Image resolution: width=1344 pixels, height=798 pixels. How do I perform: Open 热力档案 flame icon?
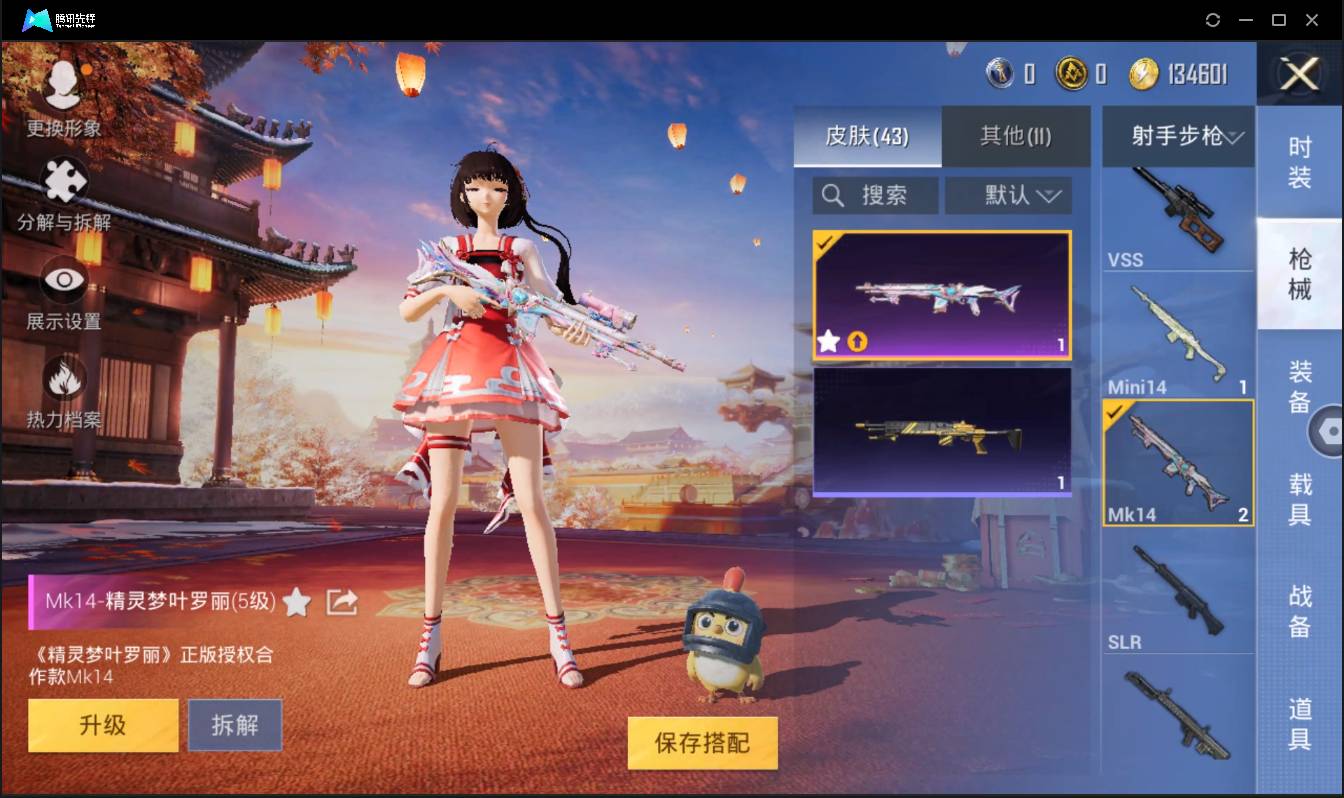pyautogui.click(x=62, y=376)
